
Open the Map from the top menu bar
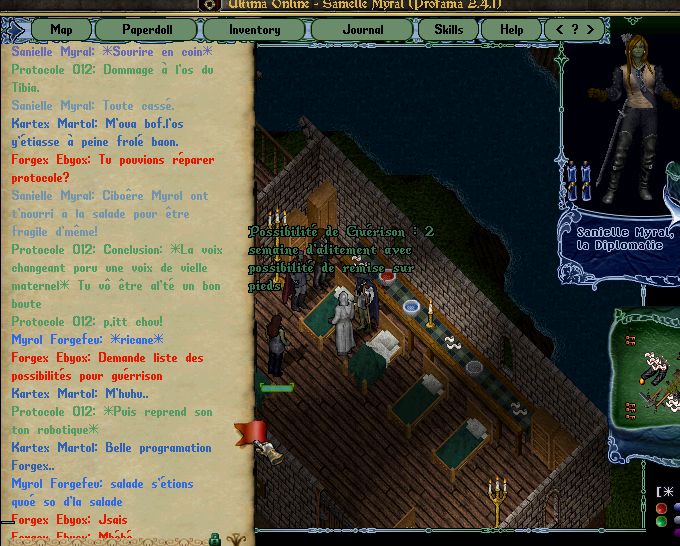click(x=61, y=29)
